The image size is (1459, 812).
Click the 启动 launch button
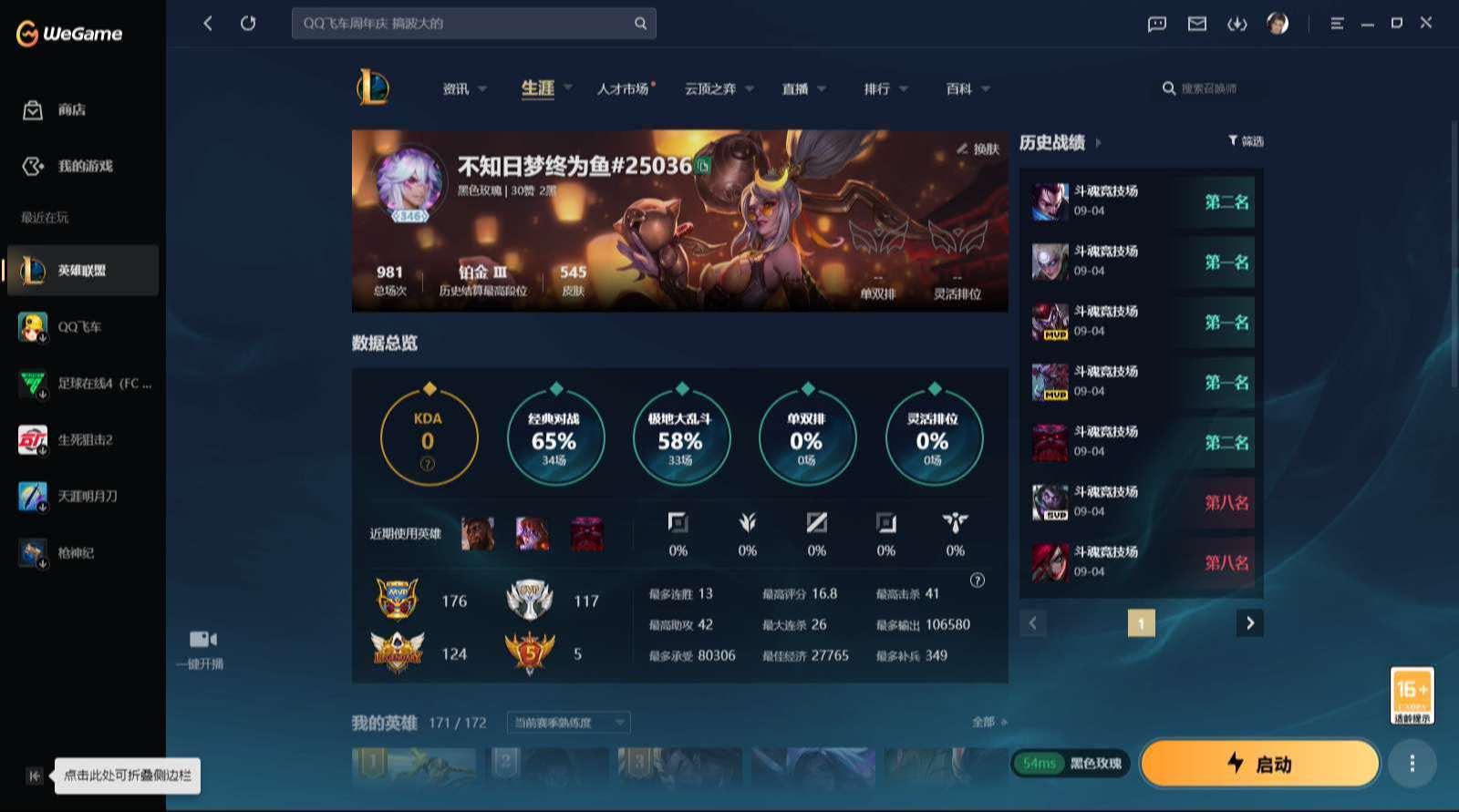click(1260, 764)
